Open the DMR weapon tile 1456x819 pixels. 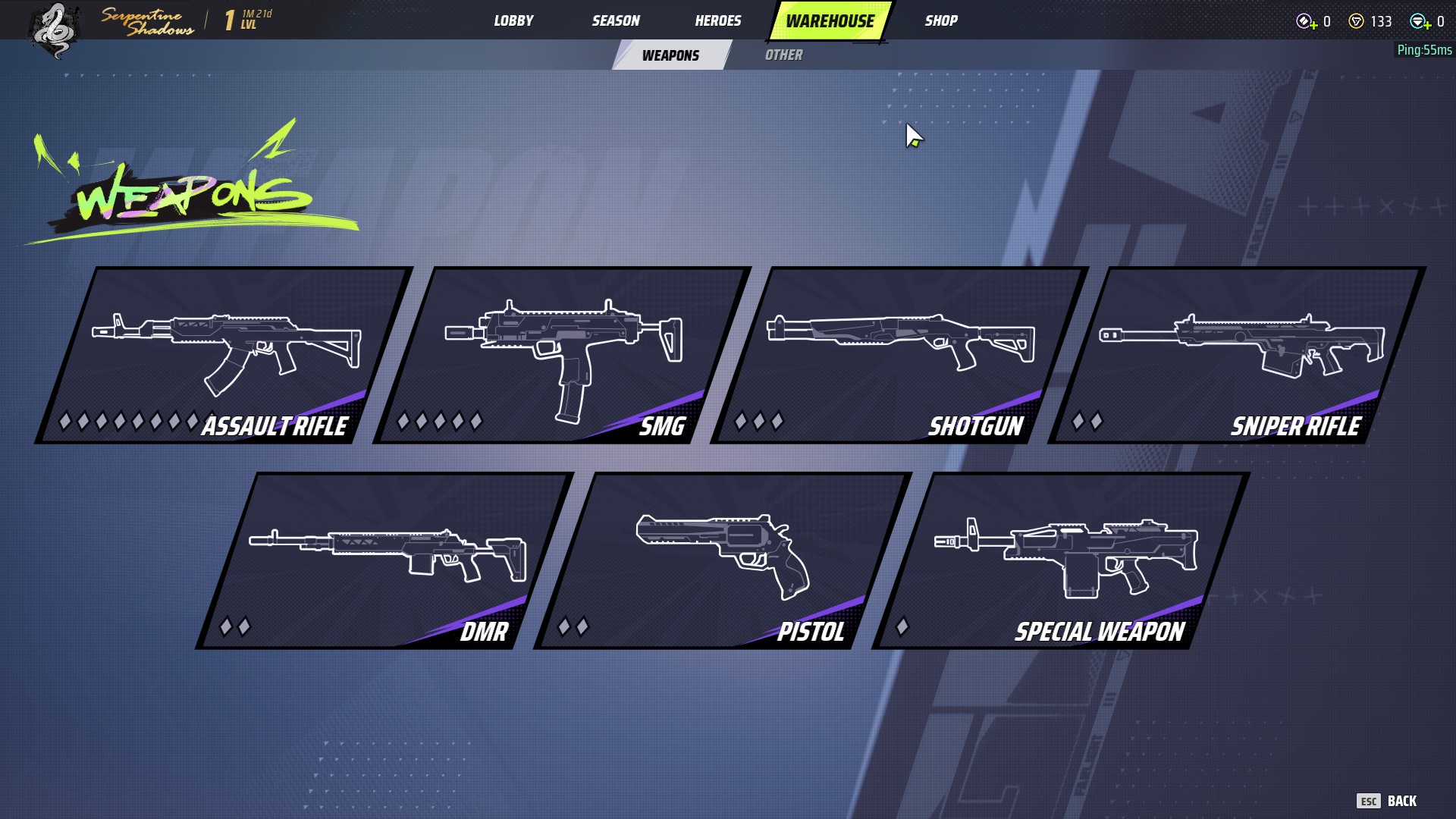coord(384,560)
